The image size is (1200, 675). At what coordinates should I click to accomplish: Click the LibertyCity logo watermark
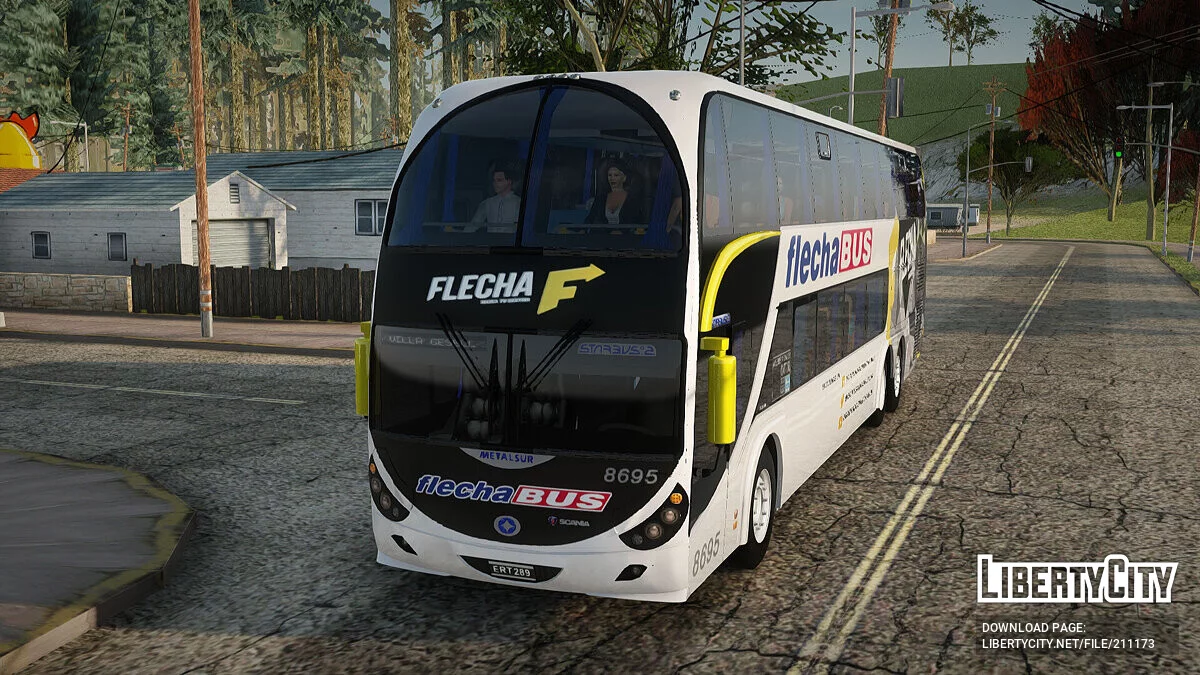click(1077, 579)
